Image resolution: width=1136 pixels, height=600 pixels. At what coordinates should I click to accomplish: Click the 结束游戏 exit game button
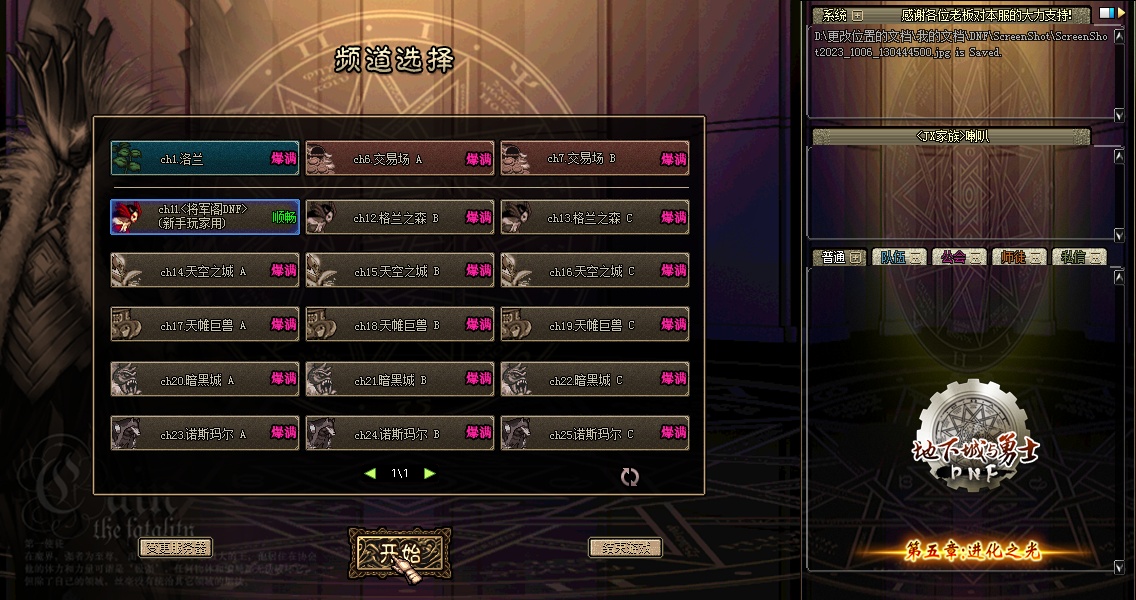click(x=625, y=548)
